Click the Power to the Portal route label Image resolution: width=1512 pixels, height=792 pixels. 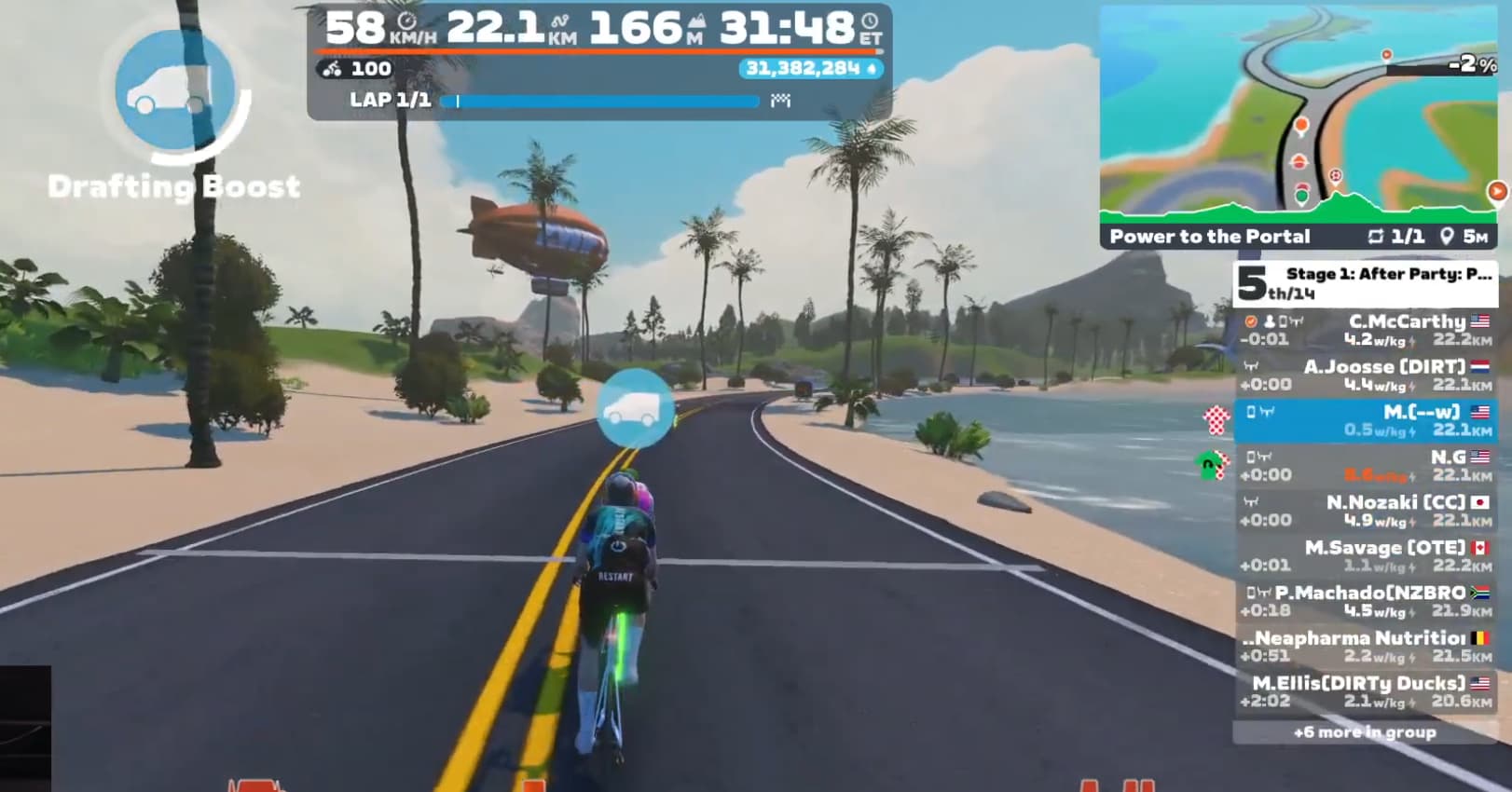(1210, 237)
